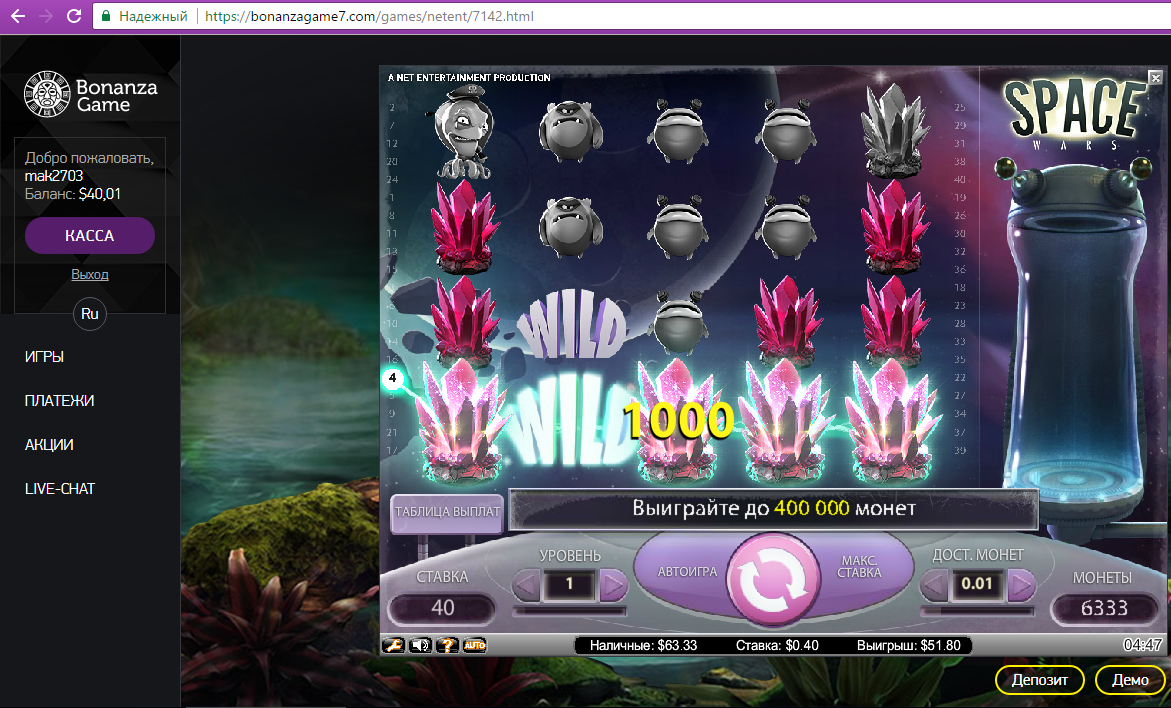1171x708 pixels.
Task: Set the МАКС. СТАВКА max bet
Action: pos(861,567)
